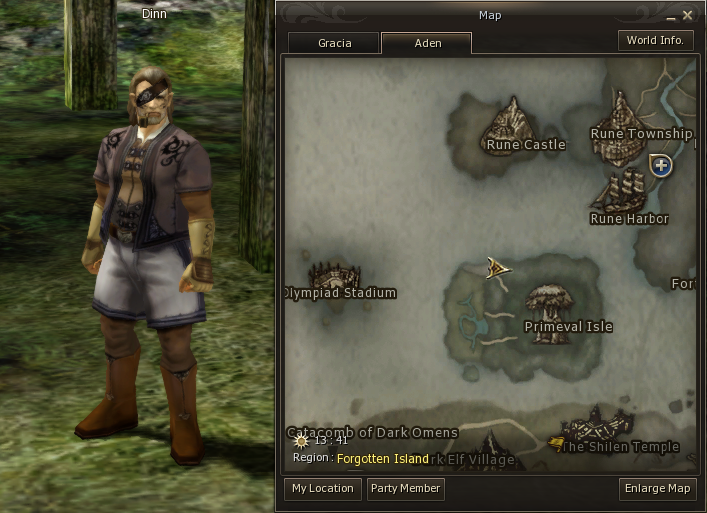Open the World Info. panel
The image size is (707, 513).
coord(655,41)
